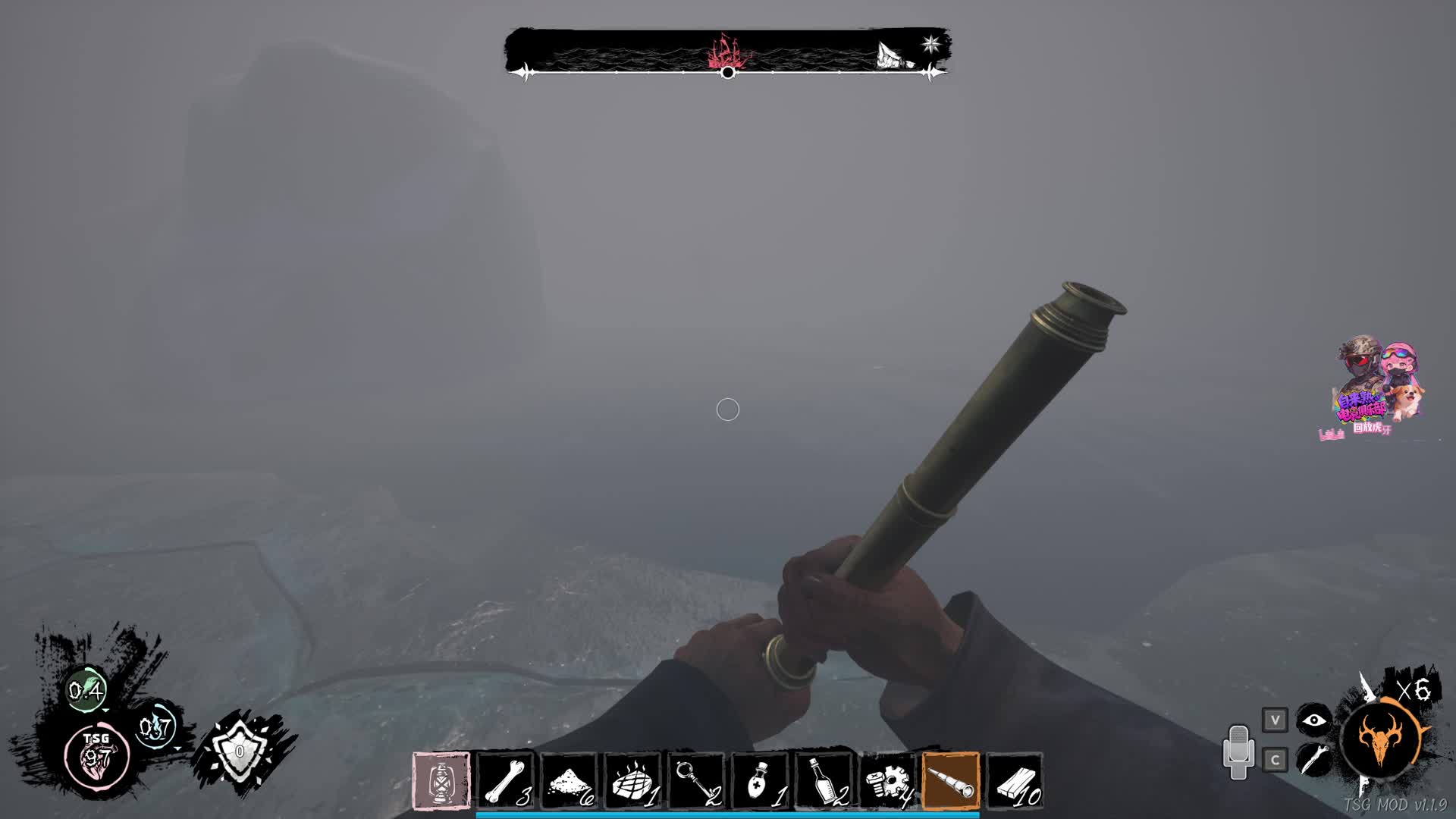1456x819 pixels.
Task: Activate the eye vision ability
Action: (x=1314, y=720)
